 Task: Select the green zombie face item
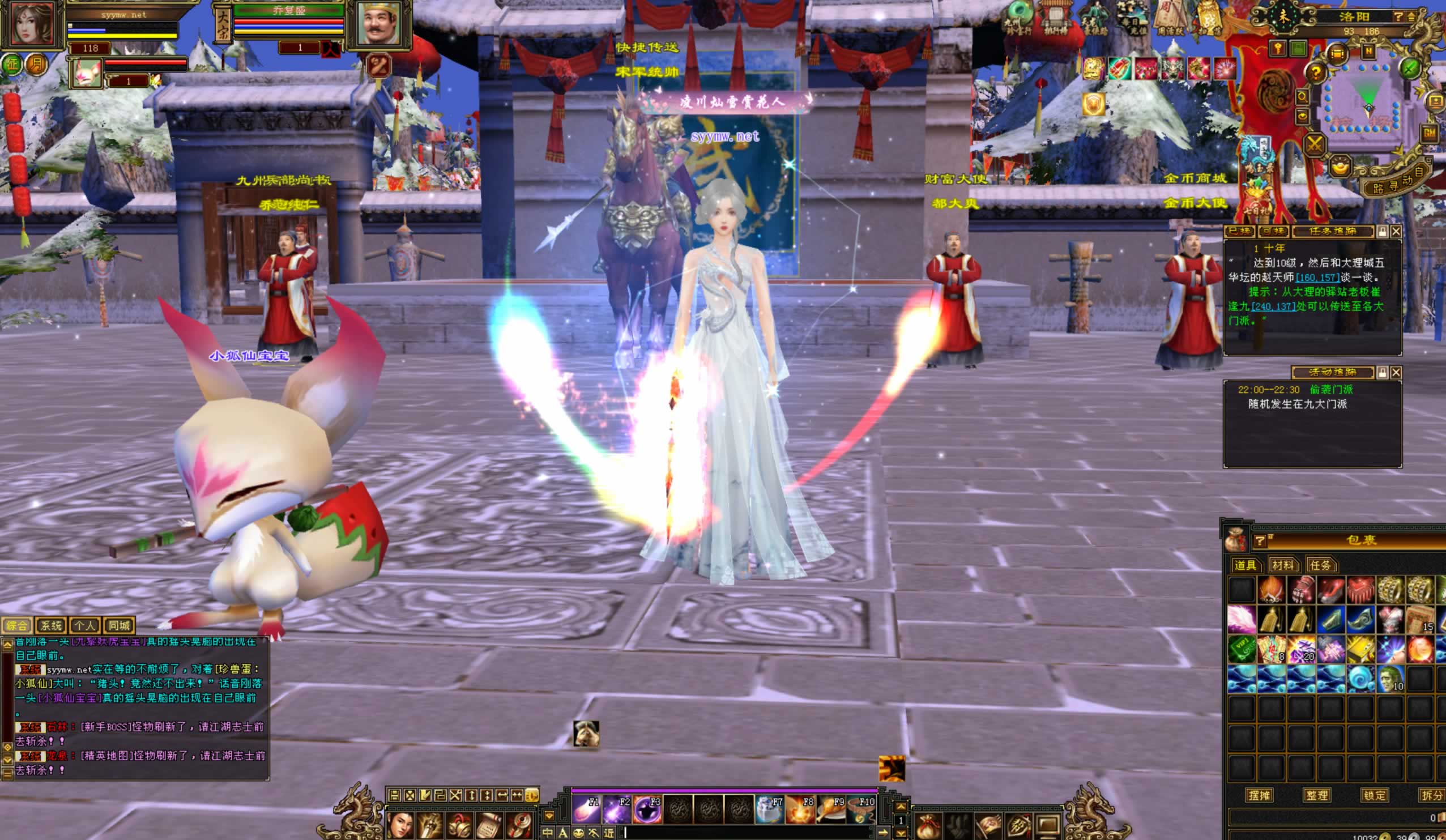pos(1389,679)
